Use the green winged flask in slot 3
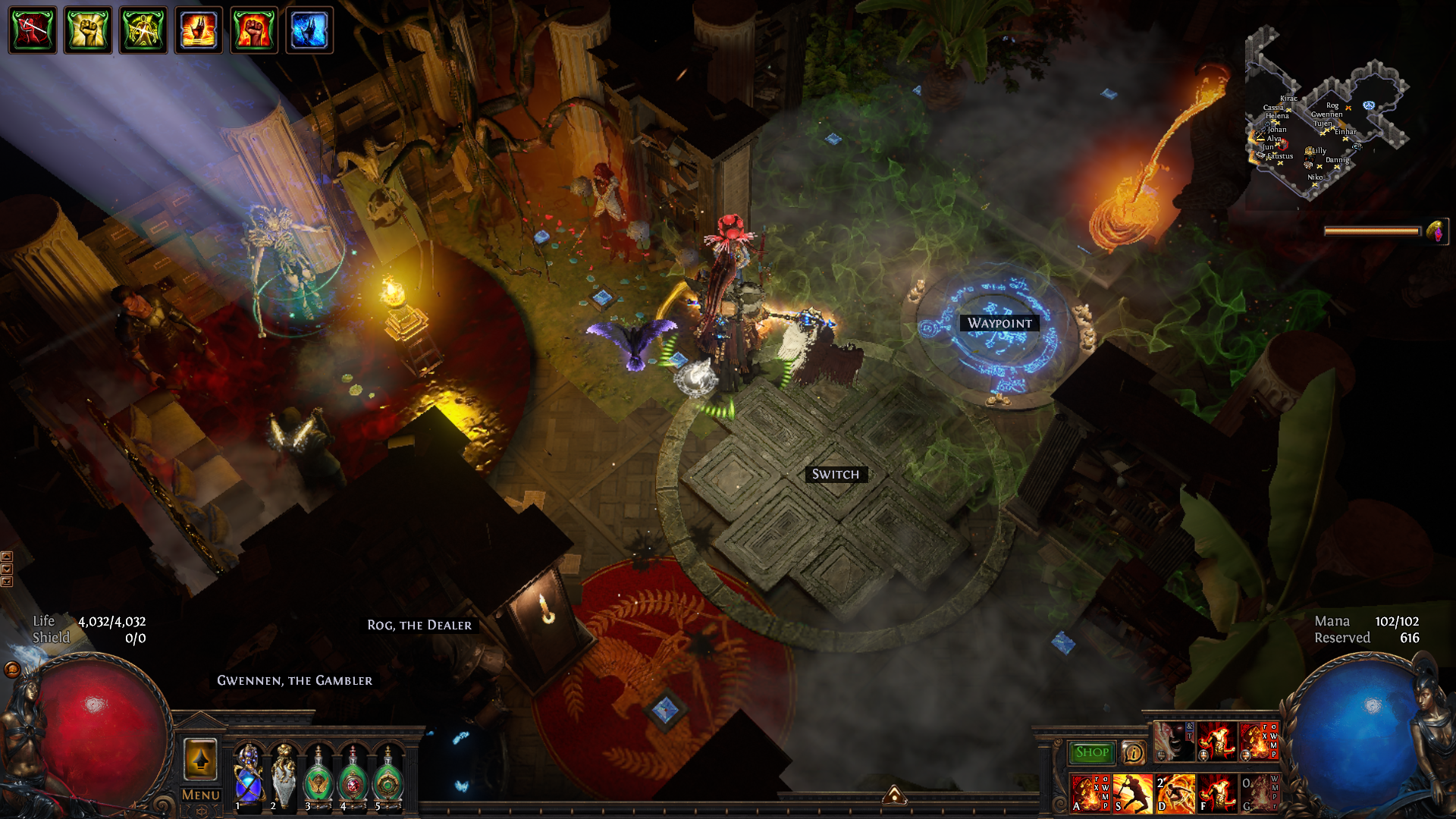This screenshot has width=1456, height=819. click(318, 777)
